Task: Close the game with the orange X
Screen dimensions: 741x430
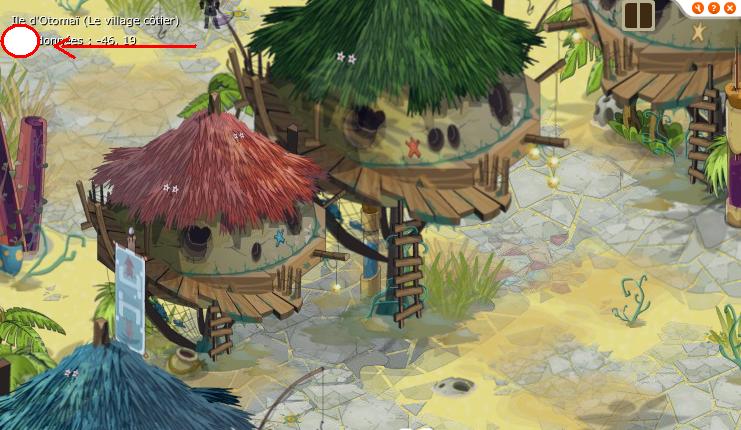Action: tap(730, 7)
